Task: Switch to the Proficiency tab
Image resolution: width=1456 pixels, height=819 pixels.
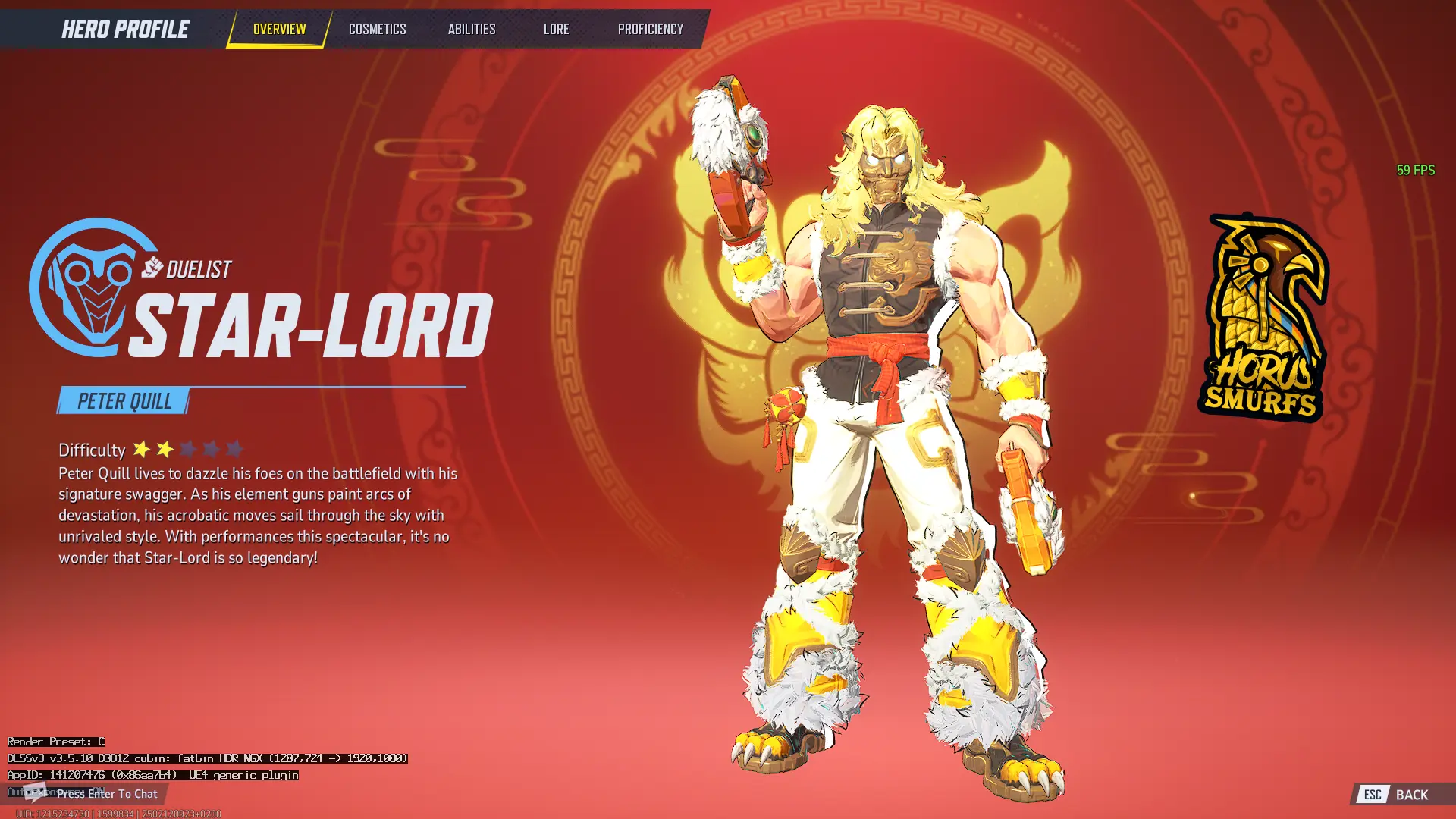Action: click(650, 29)
